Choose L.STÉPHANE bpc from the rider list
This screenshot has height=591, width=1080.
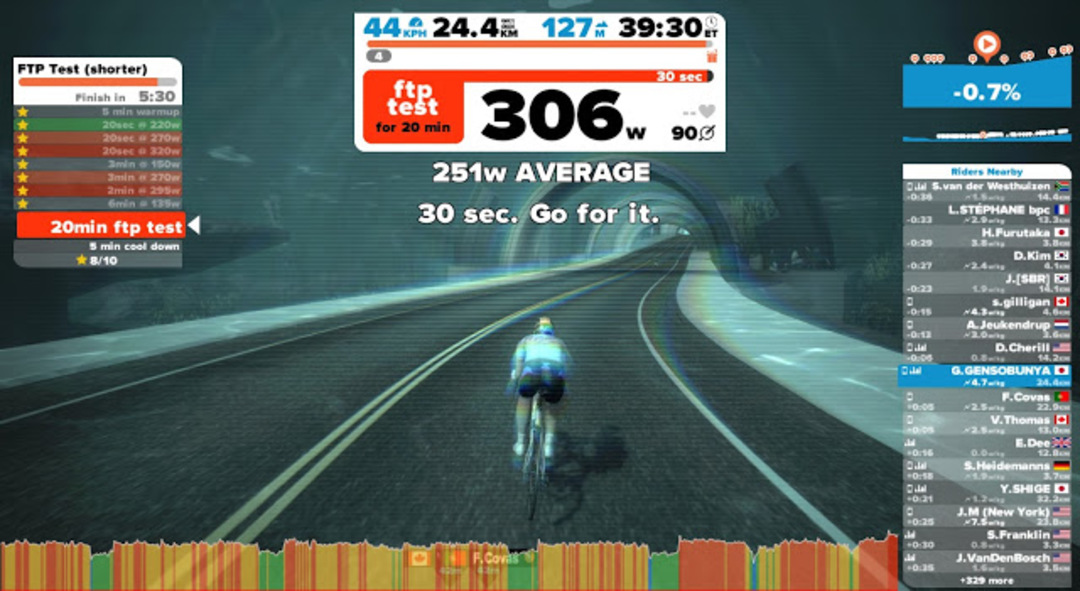click(x=986, y=214)
